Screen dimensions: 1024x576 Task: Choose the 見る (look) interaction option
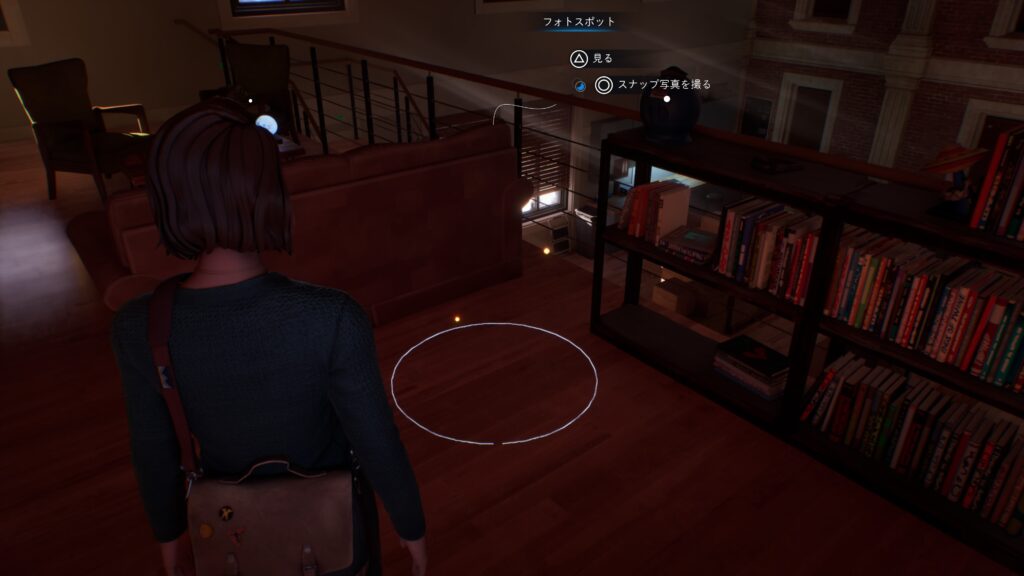pos(591,59)
